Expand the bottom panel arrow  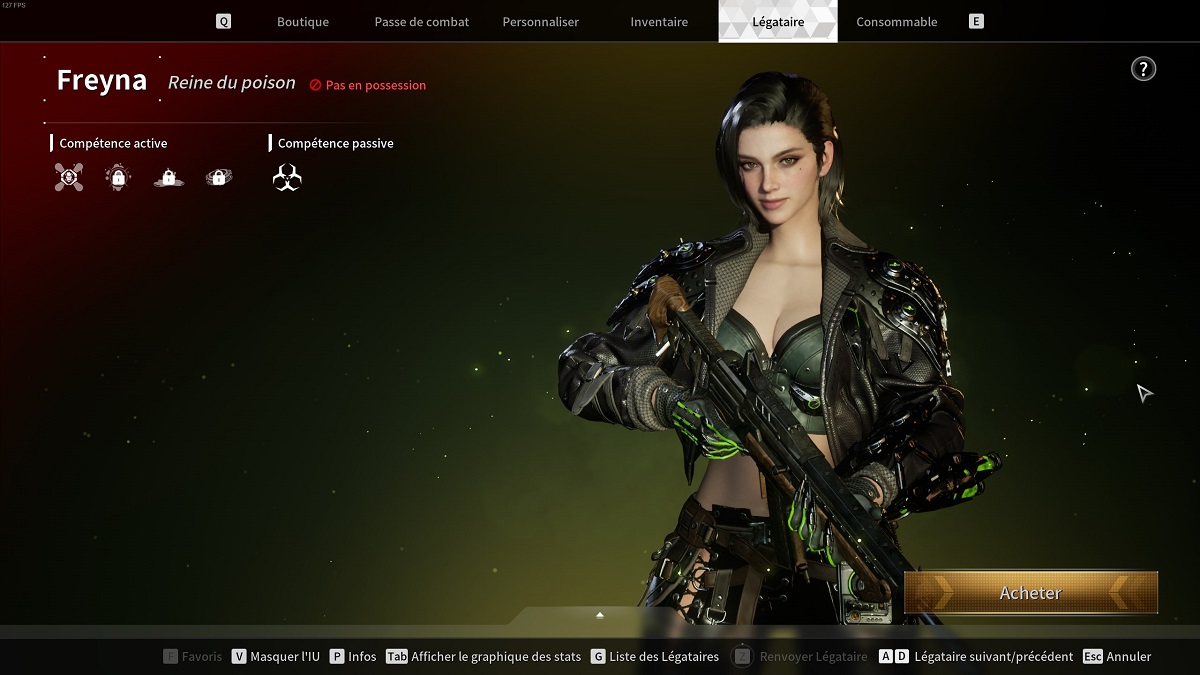(600, 615)
